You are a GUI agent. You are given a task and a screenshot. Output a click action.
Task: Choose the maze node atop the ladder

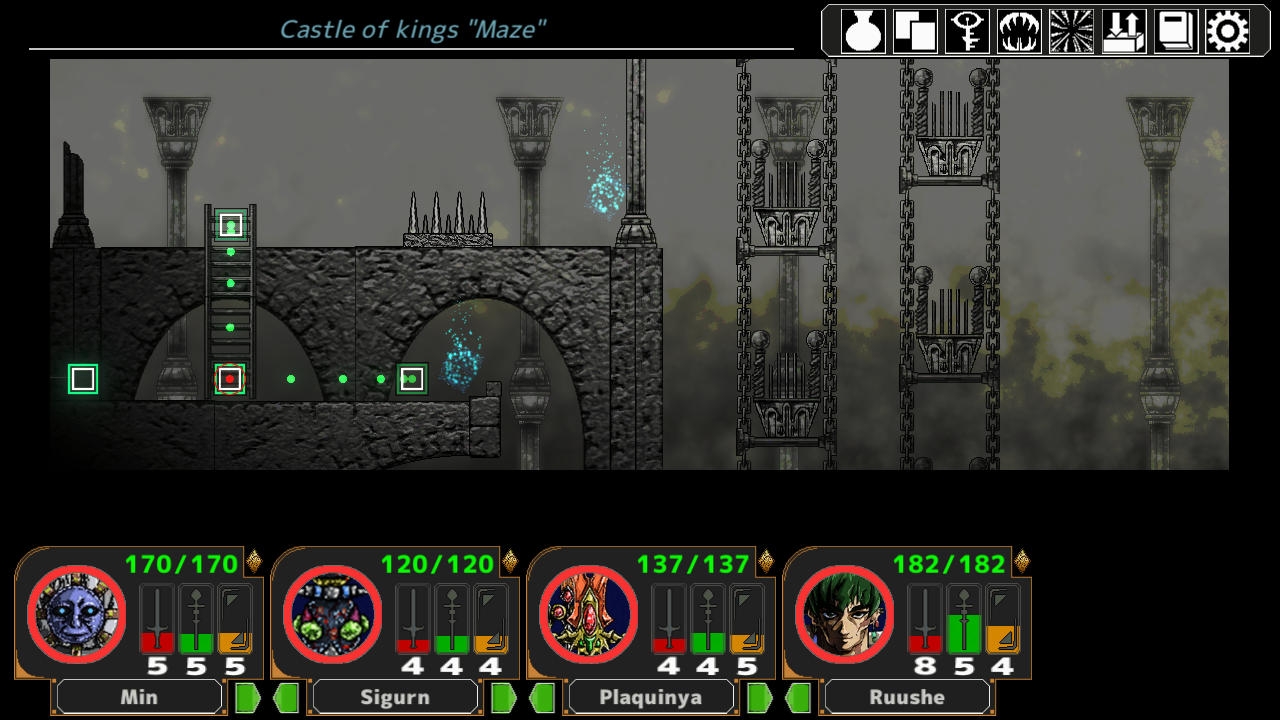click(x=231, y=225)
